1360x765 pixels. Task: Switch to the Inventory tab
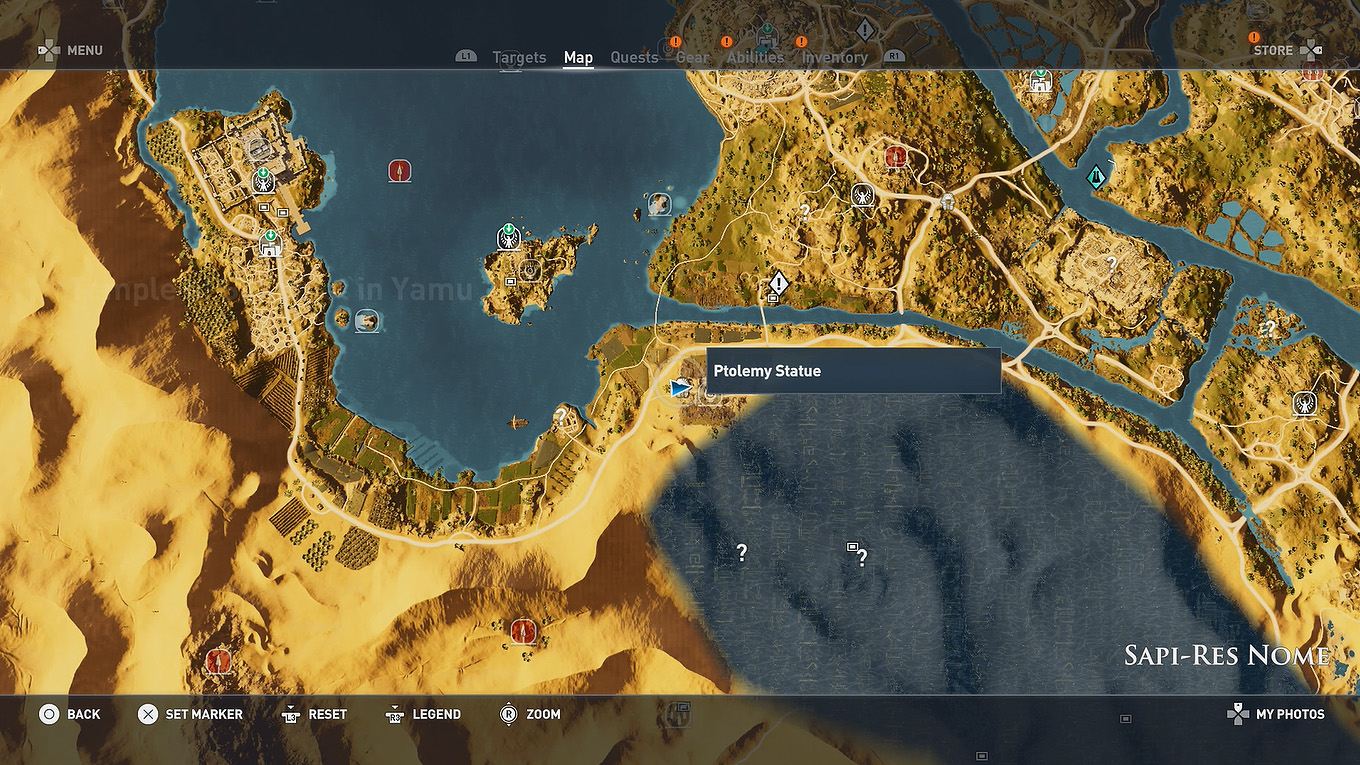click(835, 57)
